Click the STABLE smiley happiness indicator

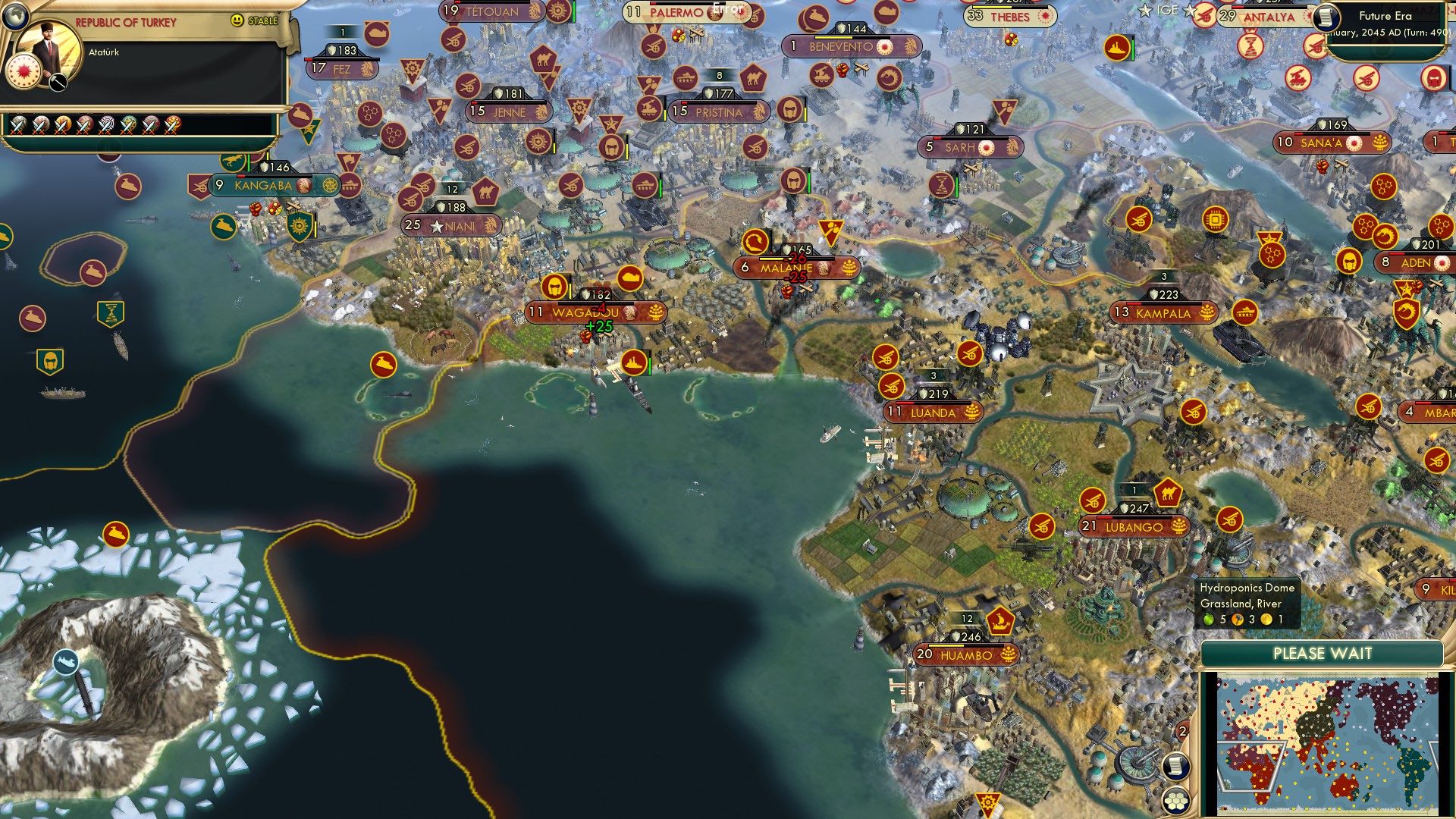click(237, 20)
